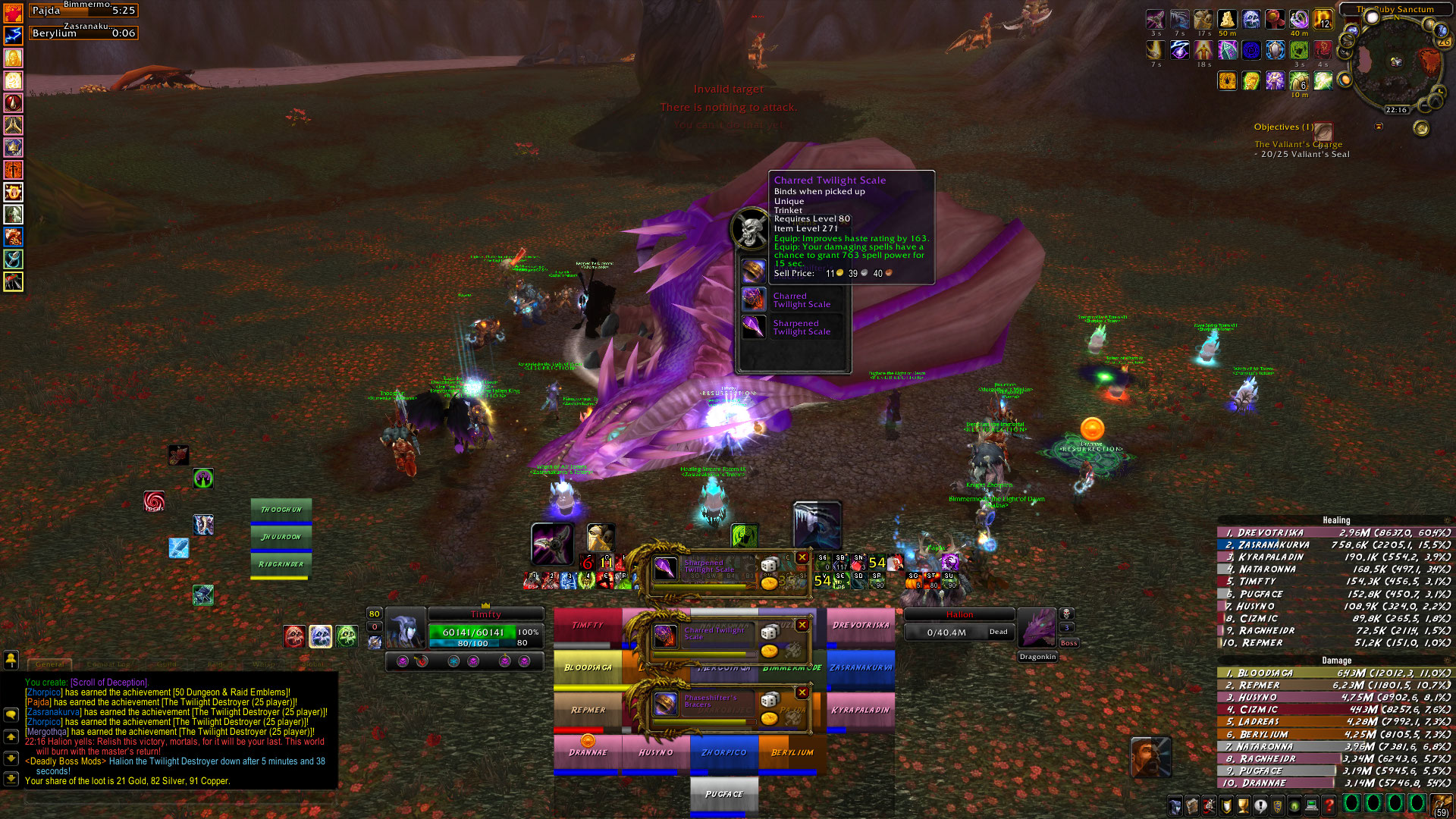1456x819 pixels.
Task: Select Kyrapaladin's raid frame
Action: tap(860, 711)
